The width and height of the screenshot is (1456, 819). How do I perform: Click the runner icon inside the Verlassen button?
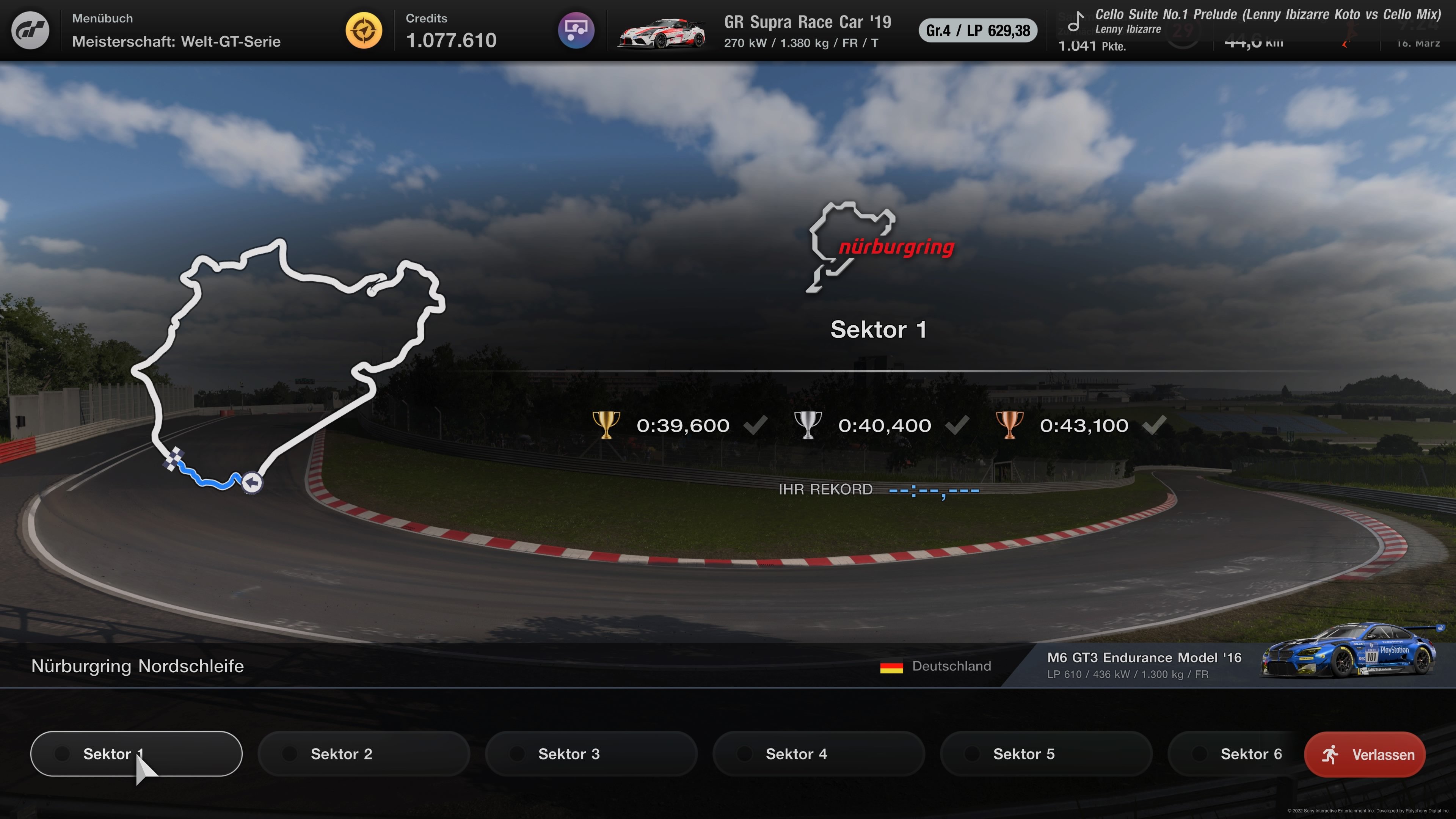[x=1331, y=754]
